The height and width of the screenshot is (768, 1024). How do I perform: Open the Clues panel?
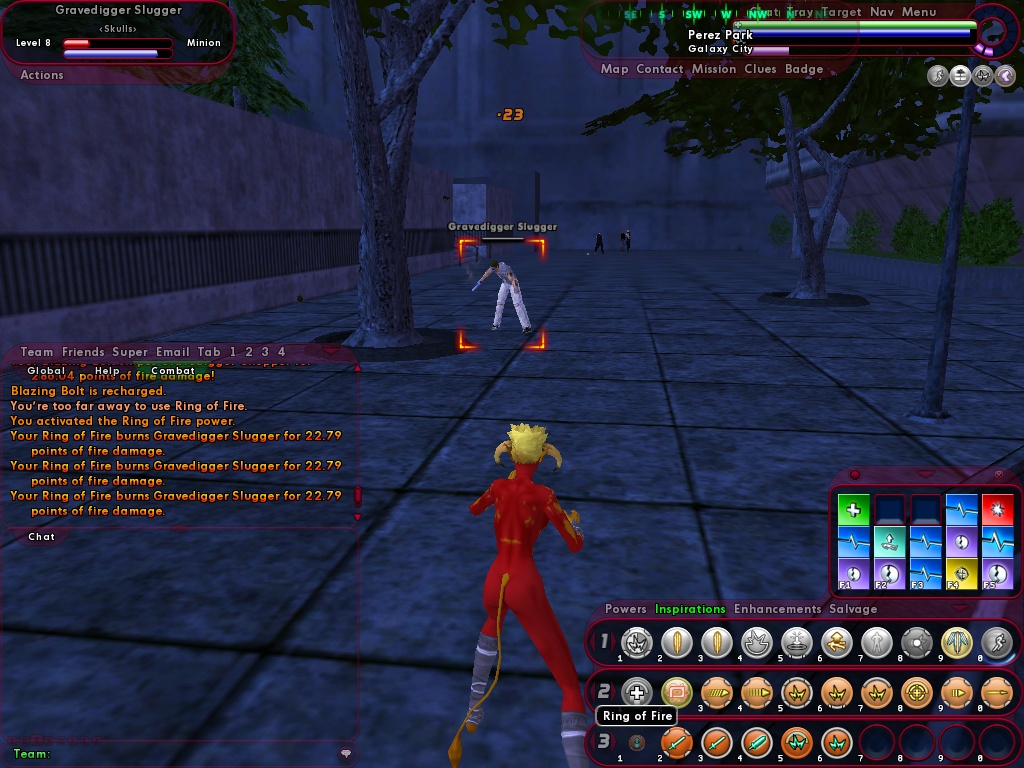point(760,69)
